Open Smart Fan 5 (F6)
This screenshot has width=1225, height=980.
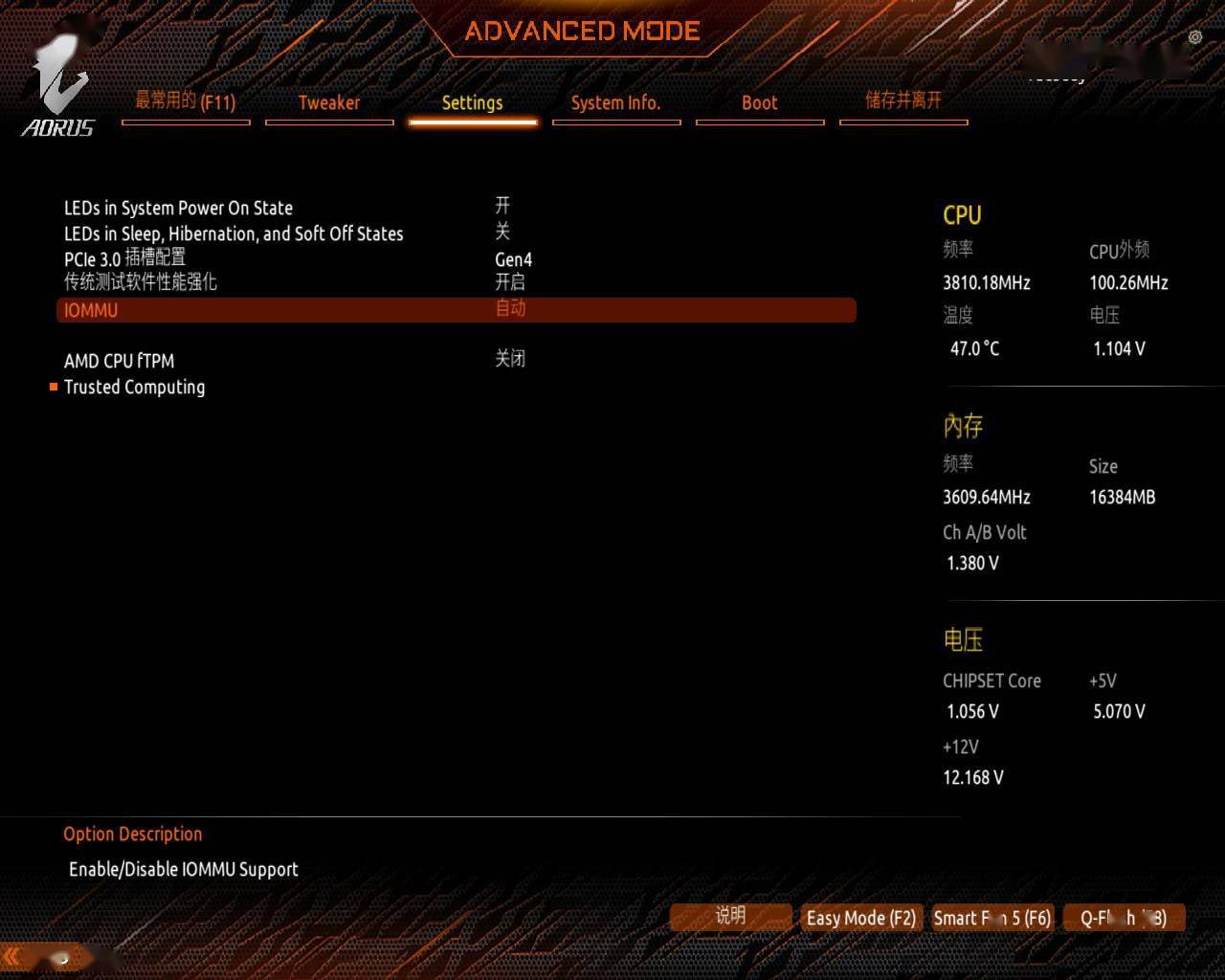tap(992, 917)
